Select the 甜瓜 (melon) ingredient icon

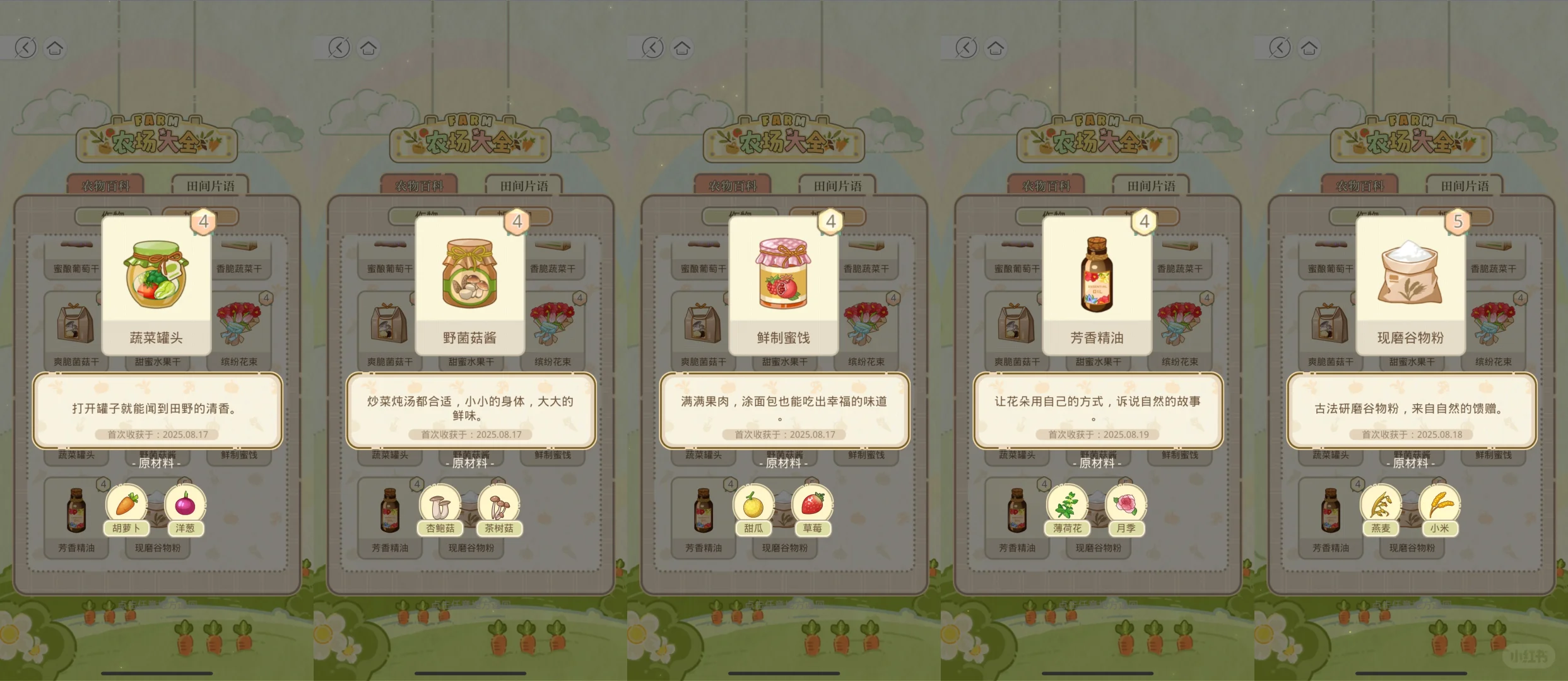[754, 503]
